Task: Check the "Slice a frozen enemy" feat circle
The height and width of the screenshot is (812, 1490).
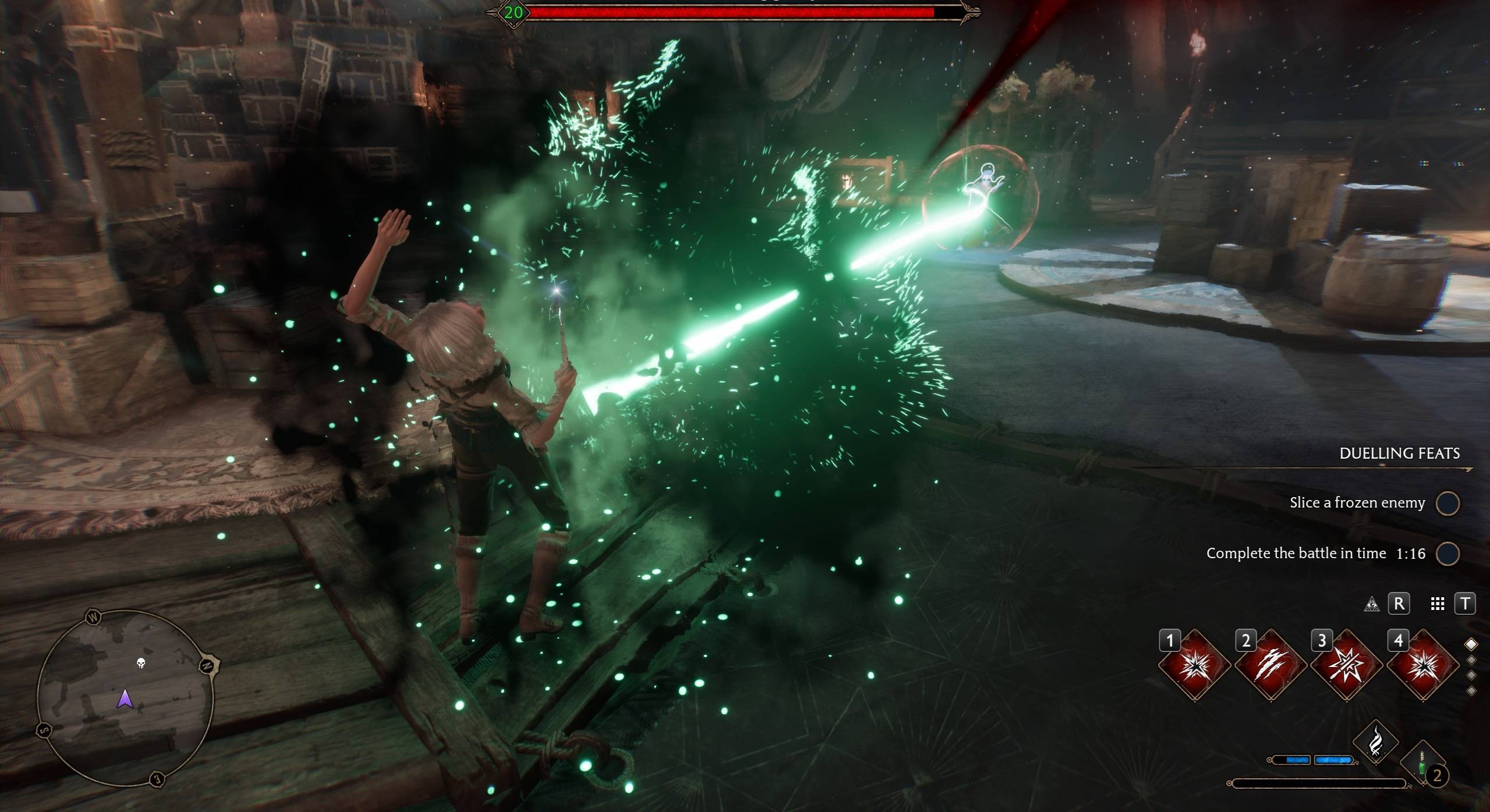Action: point(1447,503)
